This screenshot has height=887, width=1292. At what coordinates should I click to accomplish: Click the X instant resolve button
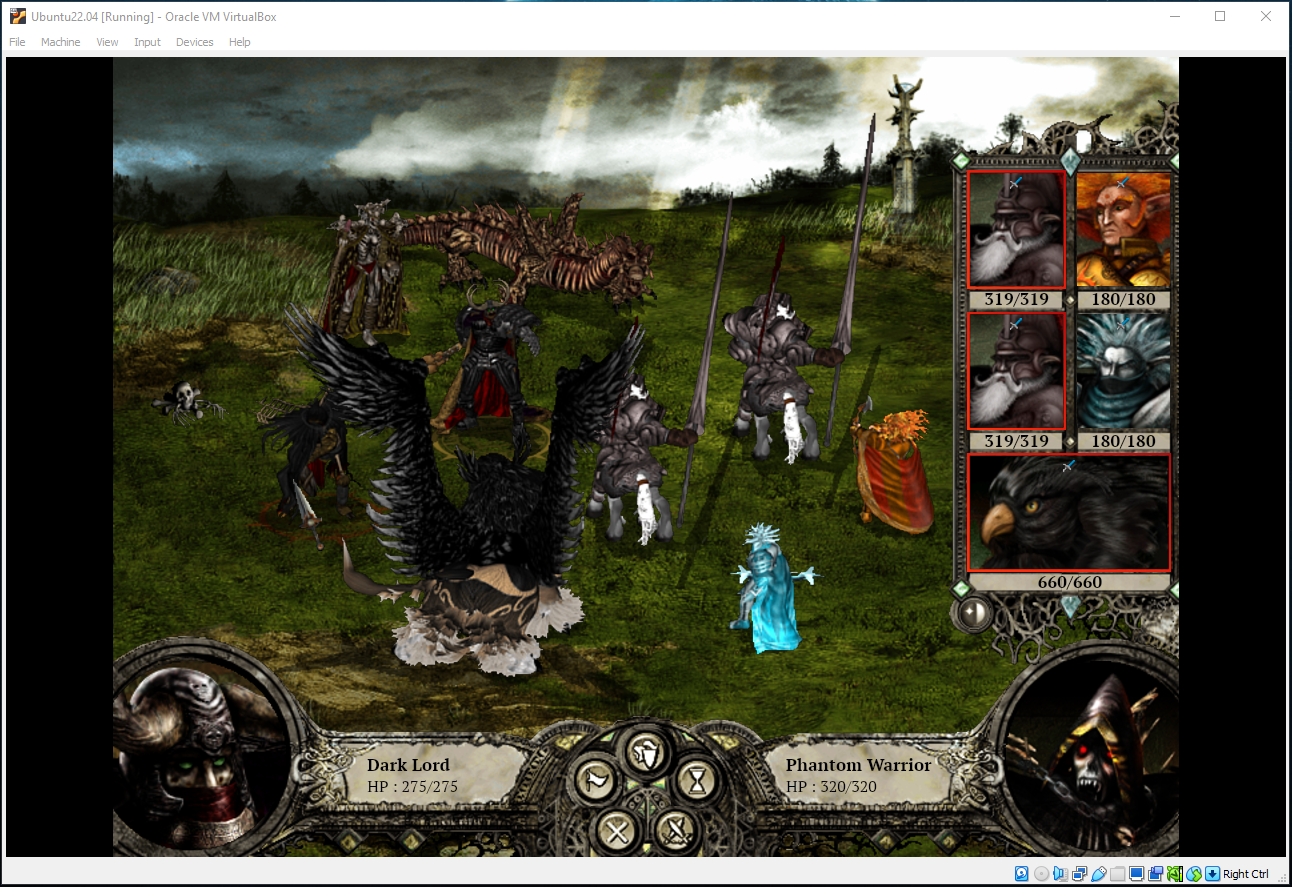point(617,830)
